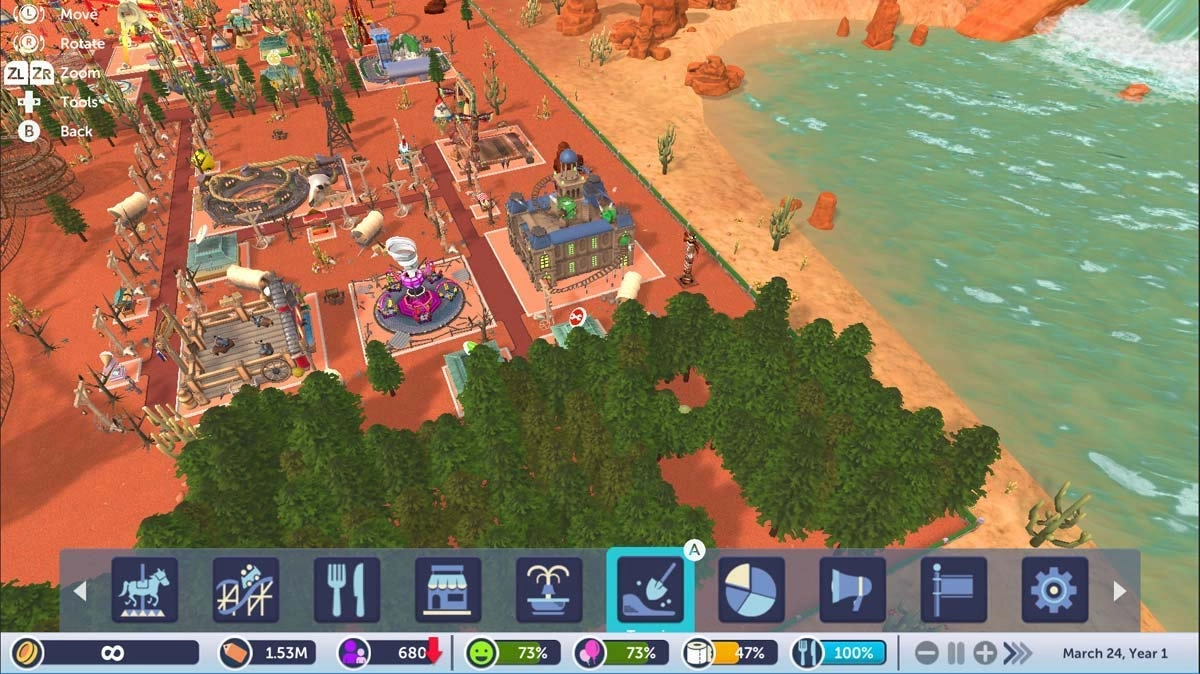
Task: Click the right arrow on the toolbar
Action: tap(1120, 591)
